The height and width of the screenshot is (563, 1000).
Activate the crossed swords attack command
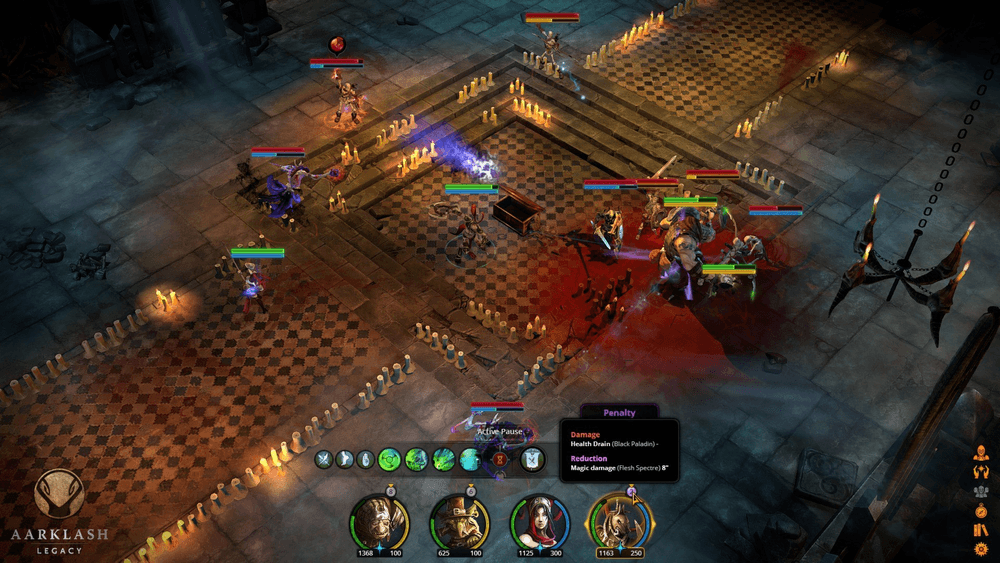click(x=323, y=459)
